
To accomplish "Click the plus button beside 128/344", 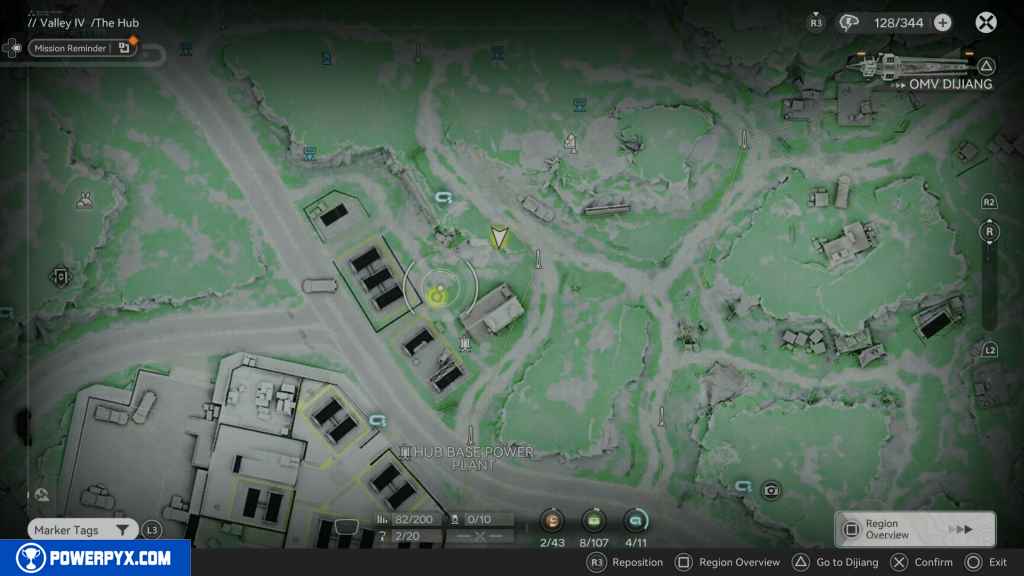I will click(942, 22).
